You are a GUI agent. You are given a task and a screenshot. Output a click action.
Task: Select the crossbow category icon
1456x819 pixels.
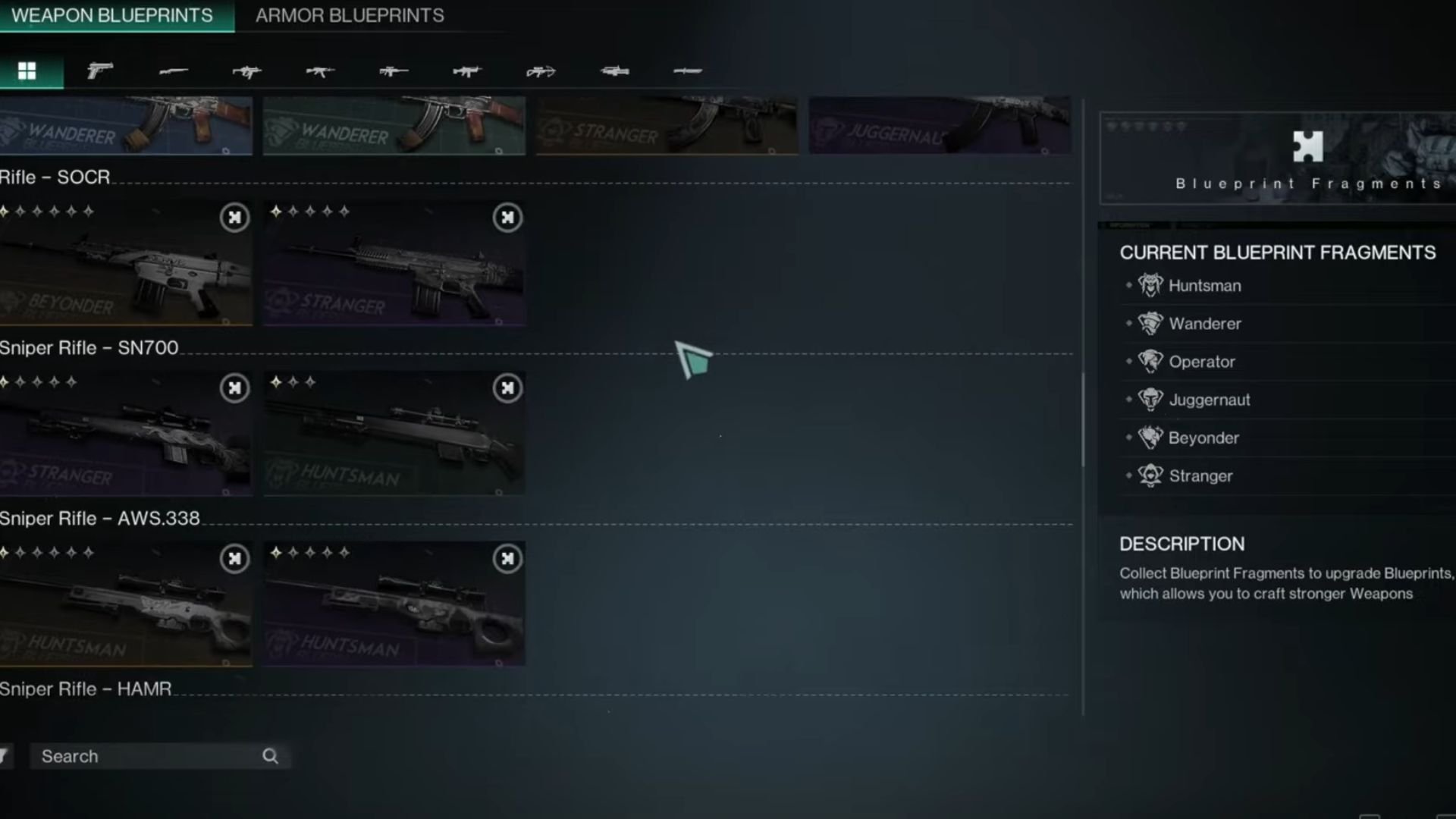540,71
